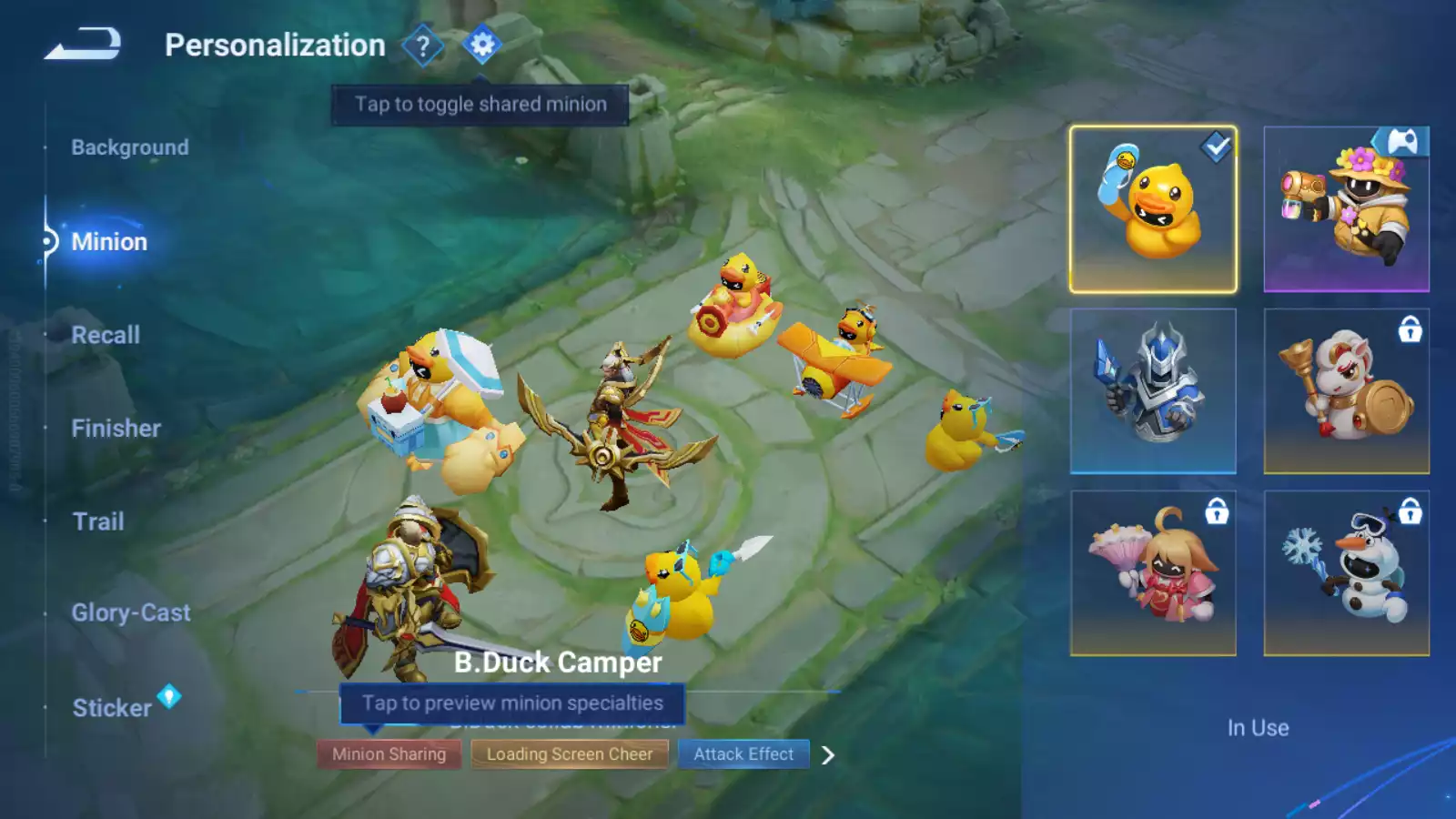Choose the flower-hat gunner minion tile
The height and width of the screenshot is (819, 1456).
(x=1346, y=209)
